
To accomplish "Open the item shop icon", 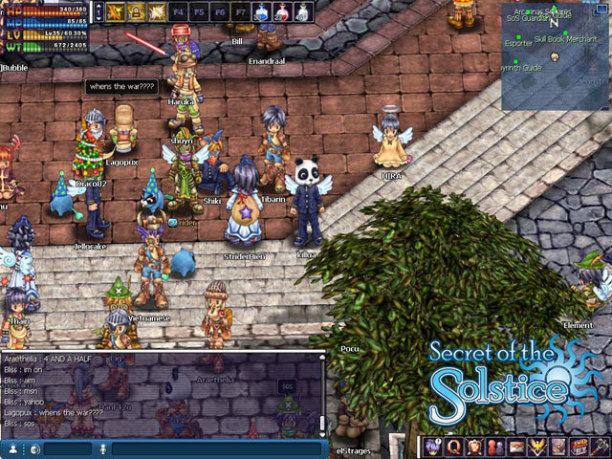I will (x=579, y=447).
